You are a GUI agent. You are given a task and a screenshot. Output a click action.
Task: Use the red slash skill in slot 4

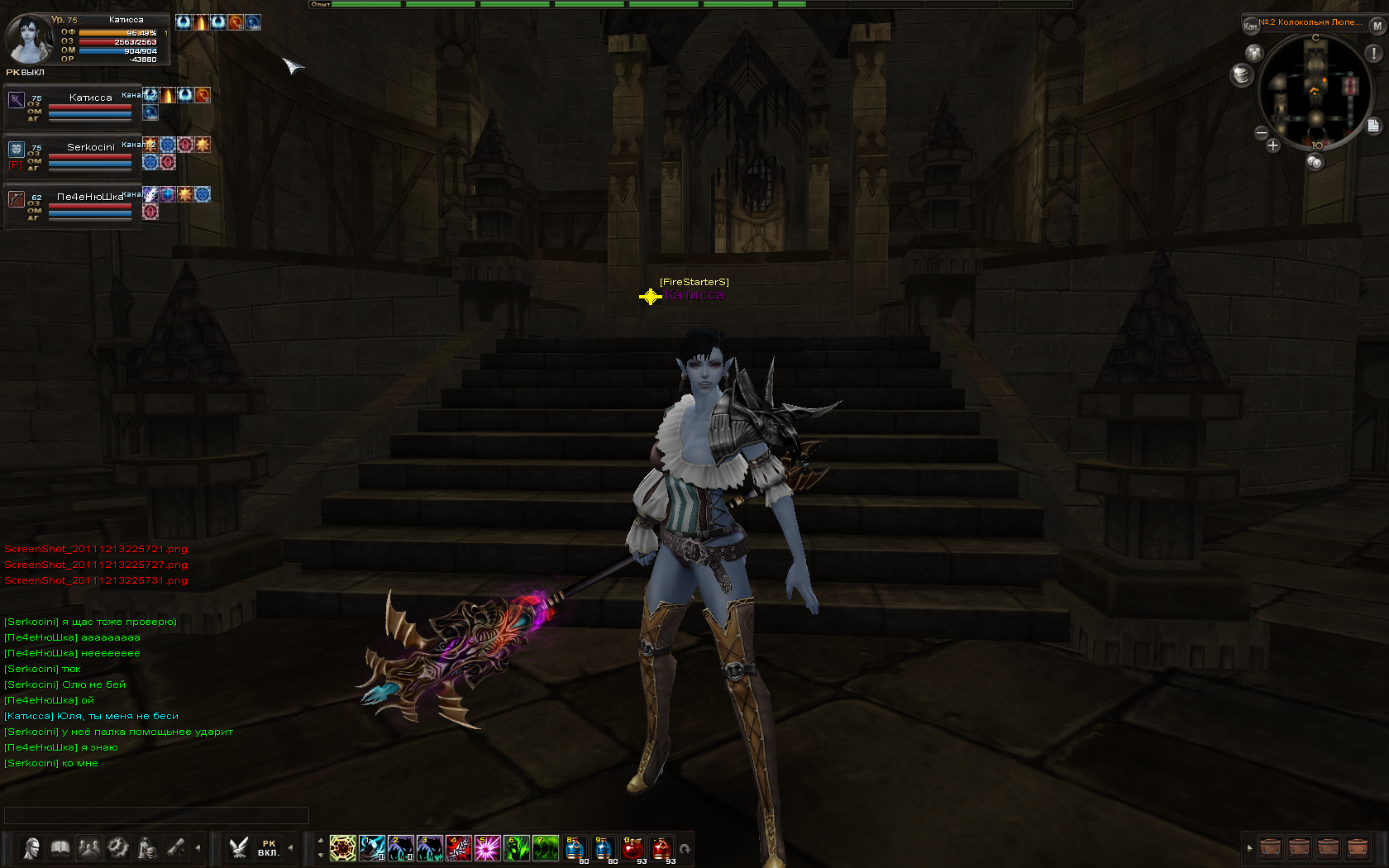tap(458, 848)
